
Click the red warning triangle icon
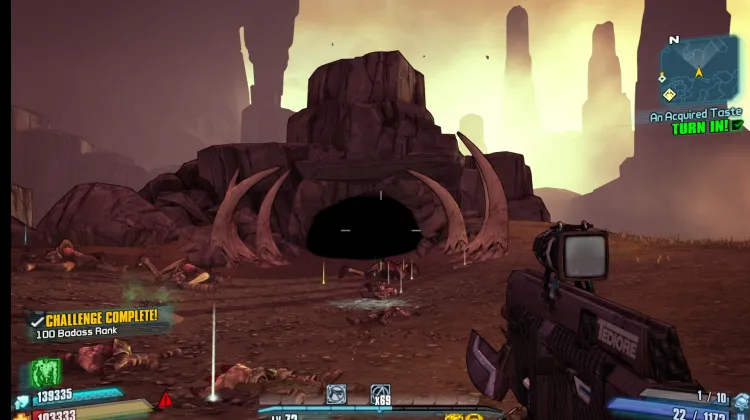click(x=165, y=400)
